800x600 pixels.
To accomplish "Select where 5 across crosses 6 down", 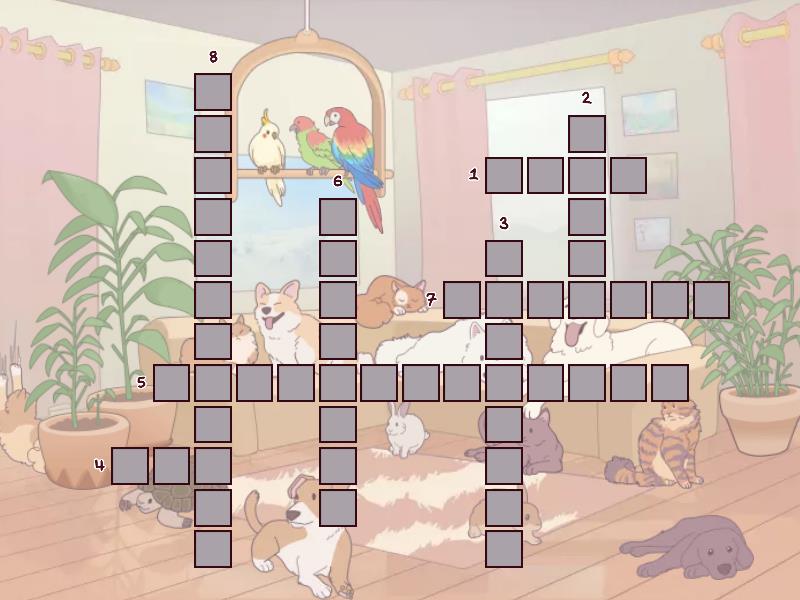I will [x=338, y=383].
